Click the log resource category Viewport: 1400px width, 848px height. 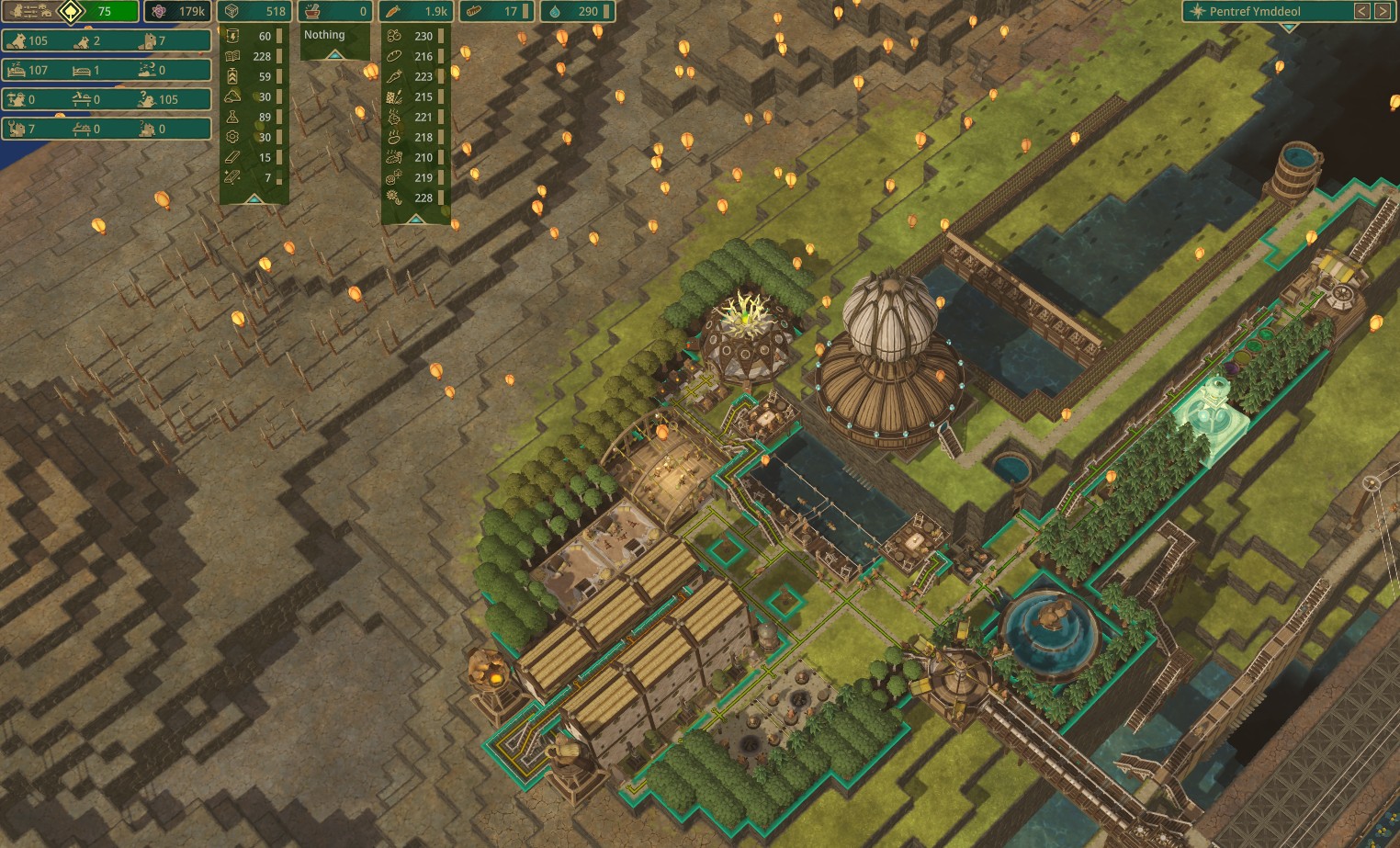[496, 11]
